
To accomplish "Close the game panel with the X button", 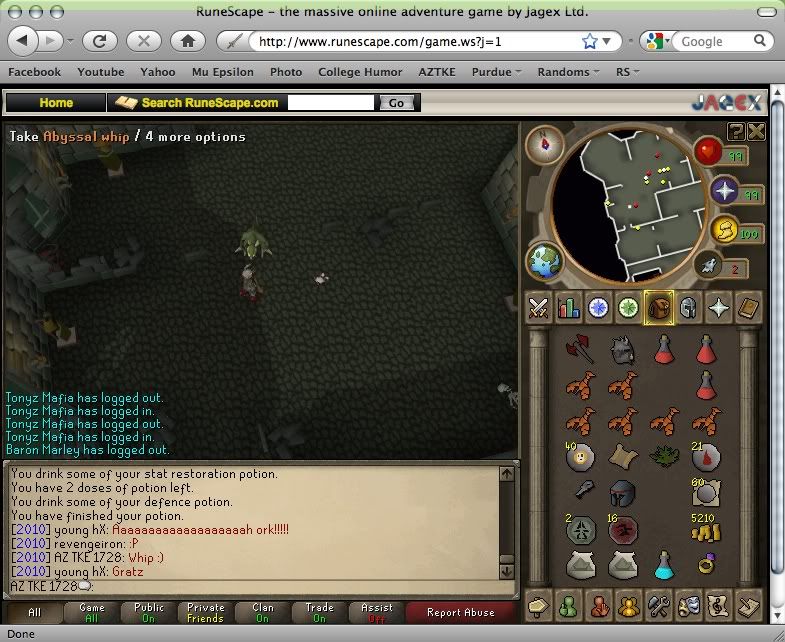I will [756, 131].
